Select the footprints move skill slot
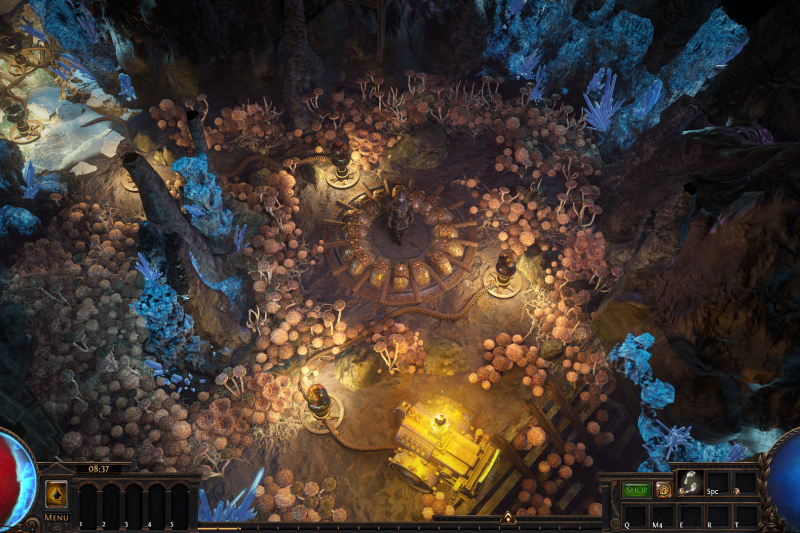800x533 pixels. (x=689, y=483)
